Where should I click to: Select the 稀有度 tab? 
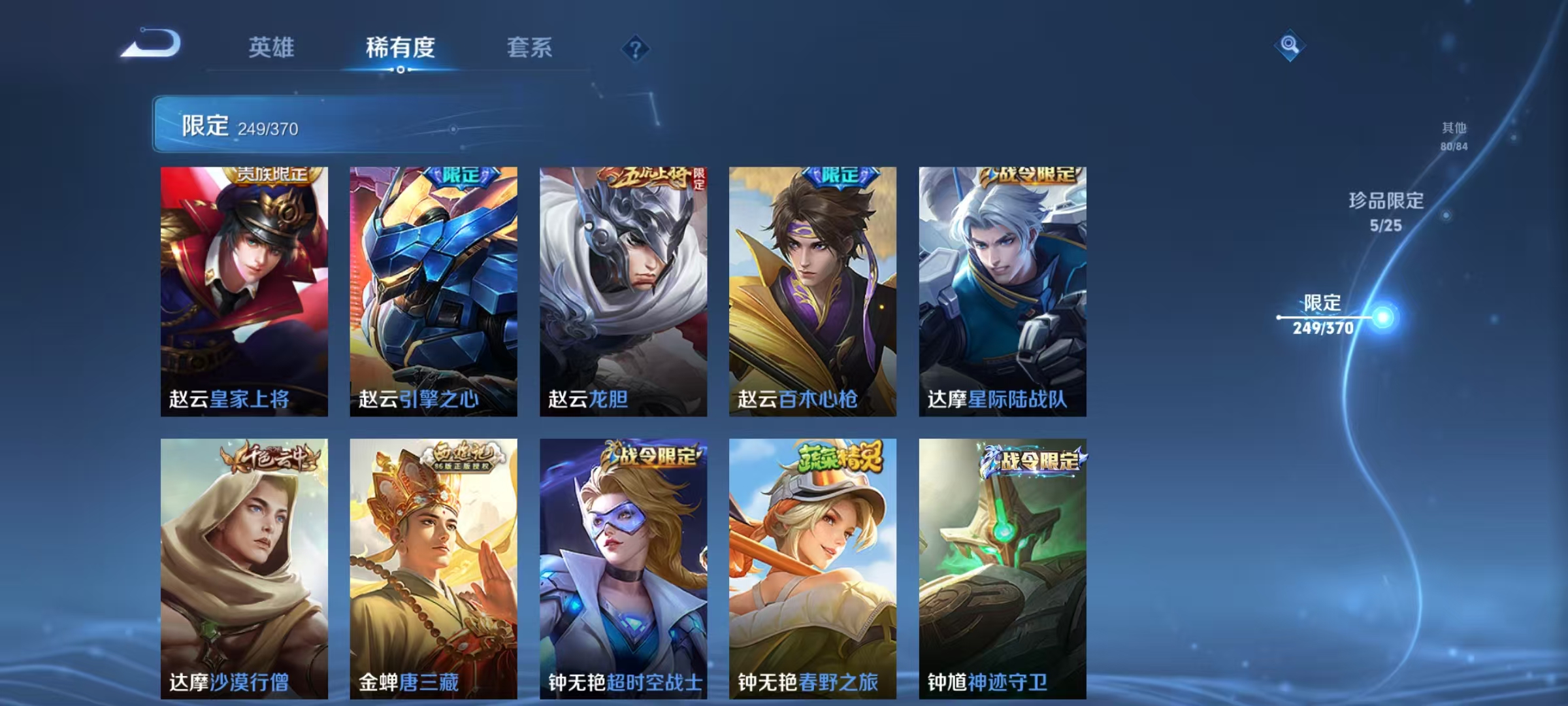pos(399,48)
